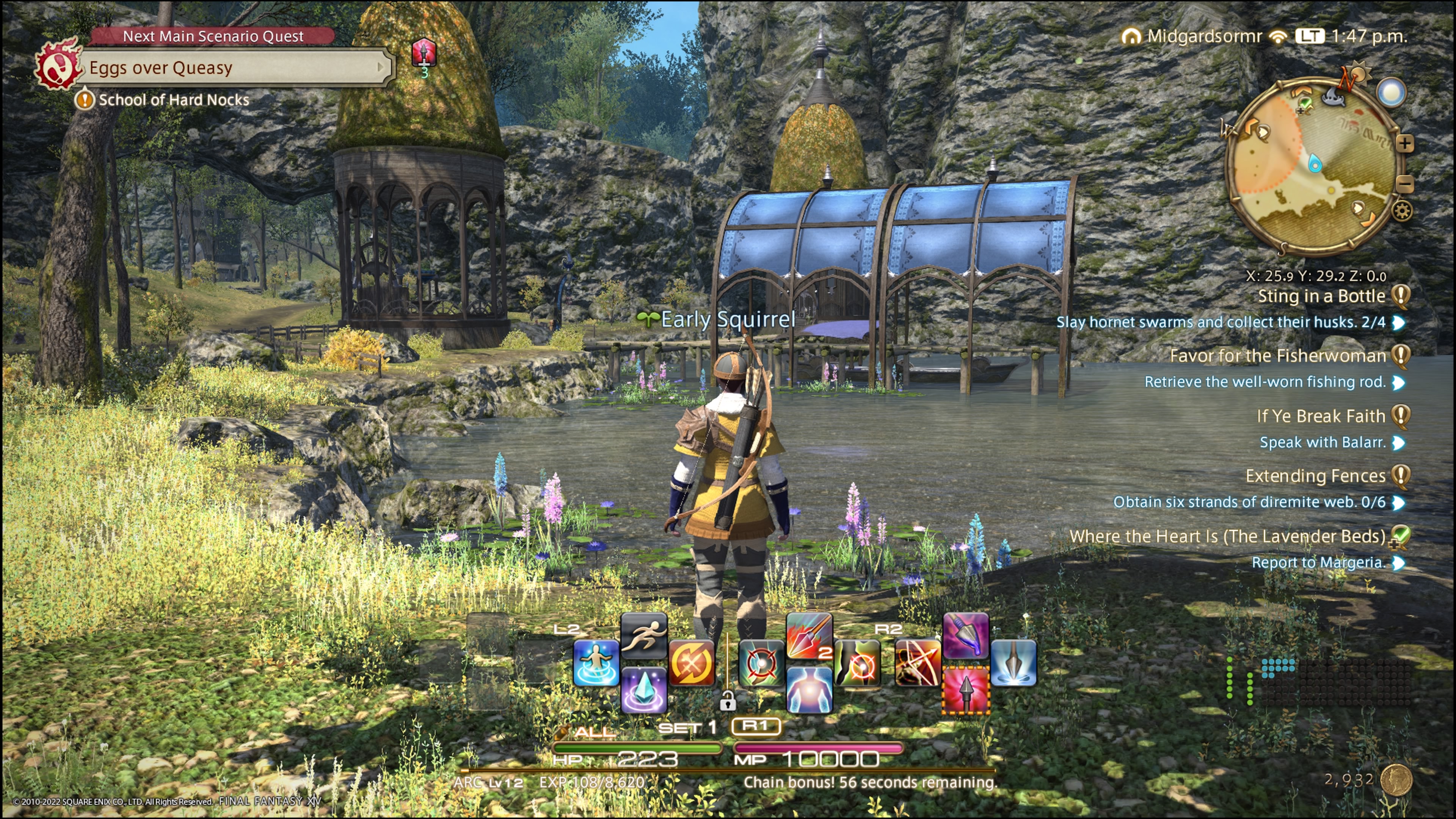The width and height of the screenshot is (1456, 819).
Task: Use the Return ability with glowing figure
Action: coord(596,663)
